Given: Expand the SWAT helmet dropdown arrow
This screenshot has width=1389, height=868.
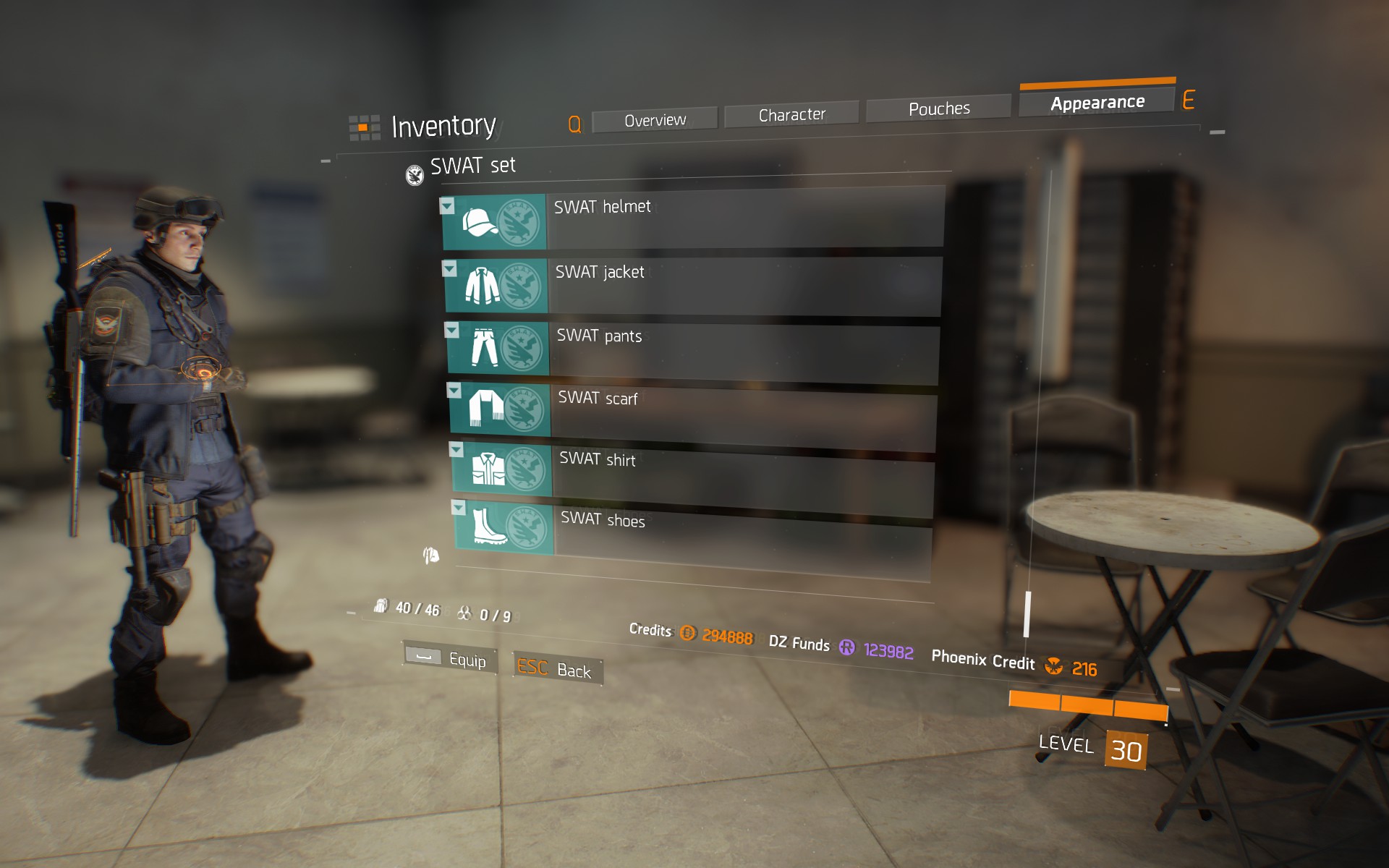Looking at the screenshot, I should (x=449, y=206).
